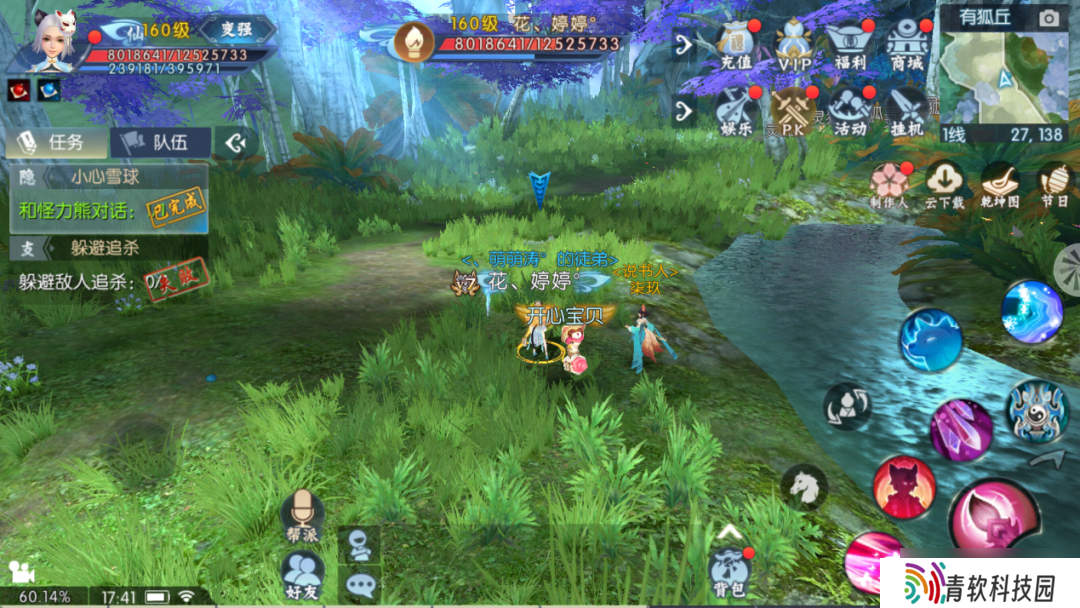Click the 变强 get-stronger button
The height and width of the screenshot is (608, 1080).
tap(237, 29)
